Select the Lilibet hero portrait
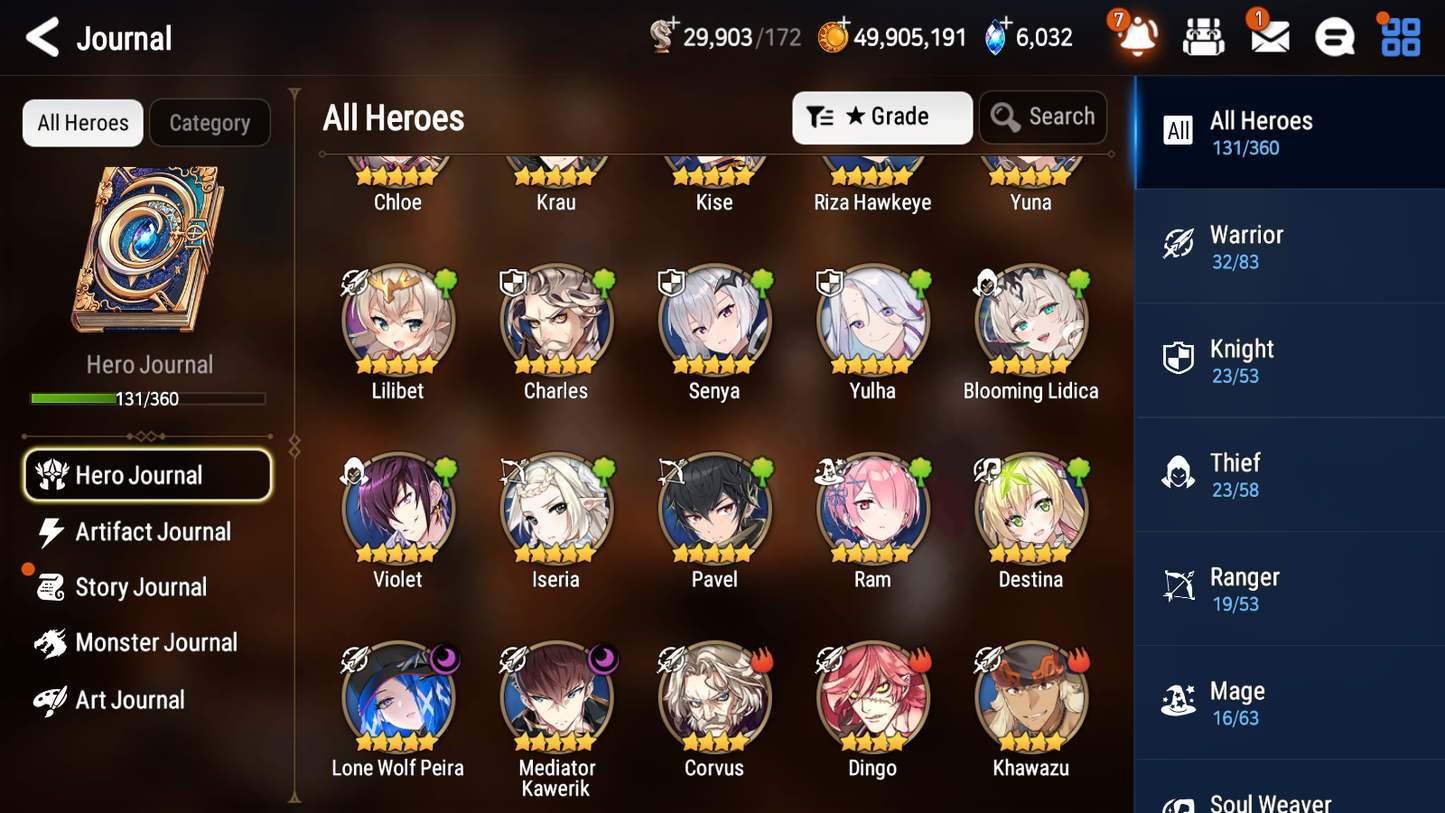Screen dimensions: 1445x813 coord(398,320)
